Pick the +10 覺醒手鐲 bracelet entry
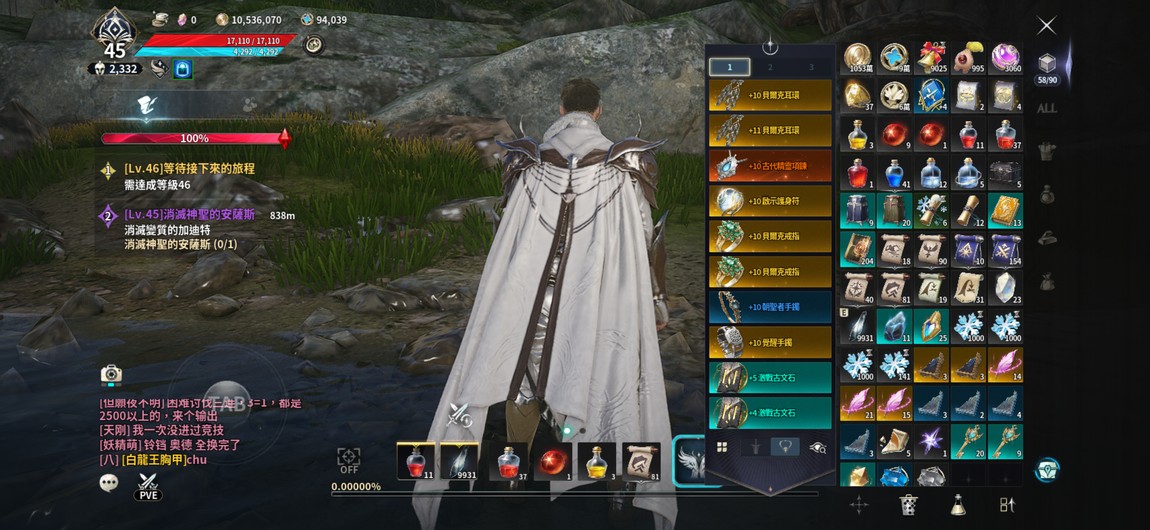The height and width of the screenshot is (530, 1150). (x=771, y=342)
